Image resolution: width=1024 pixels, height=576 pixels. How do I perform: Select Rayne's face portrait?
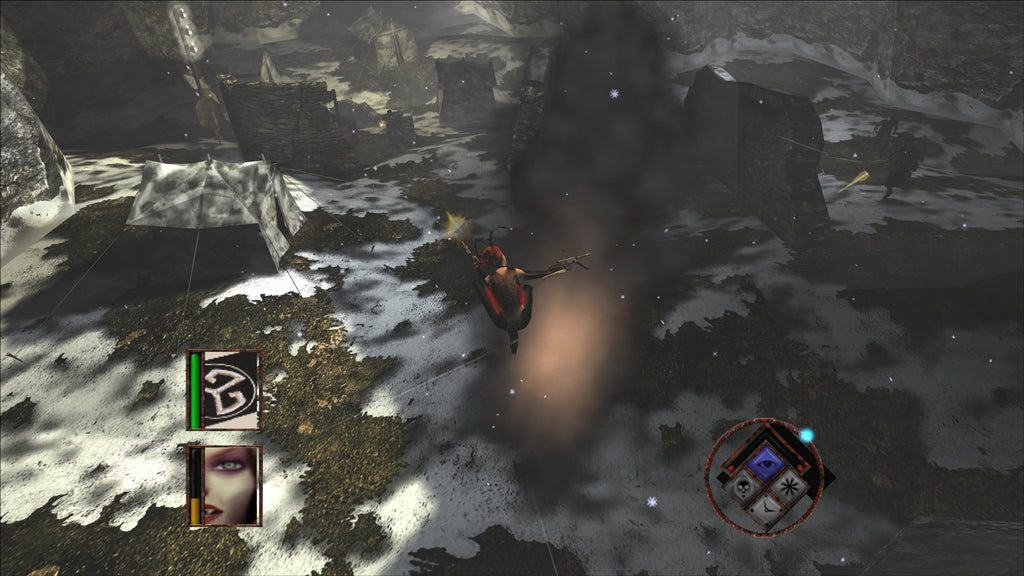[231, 485]
